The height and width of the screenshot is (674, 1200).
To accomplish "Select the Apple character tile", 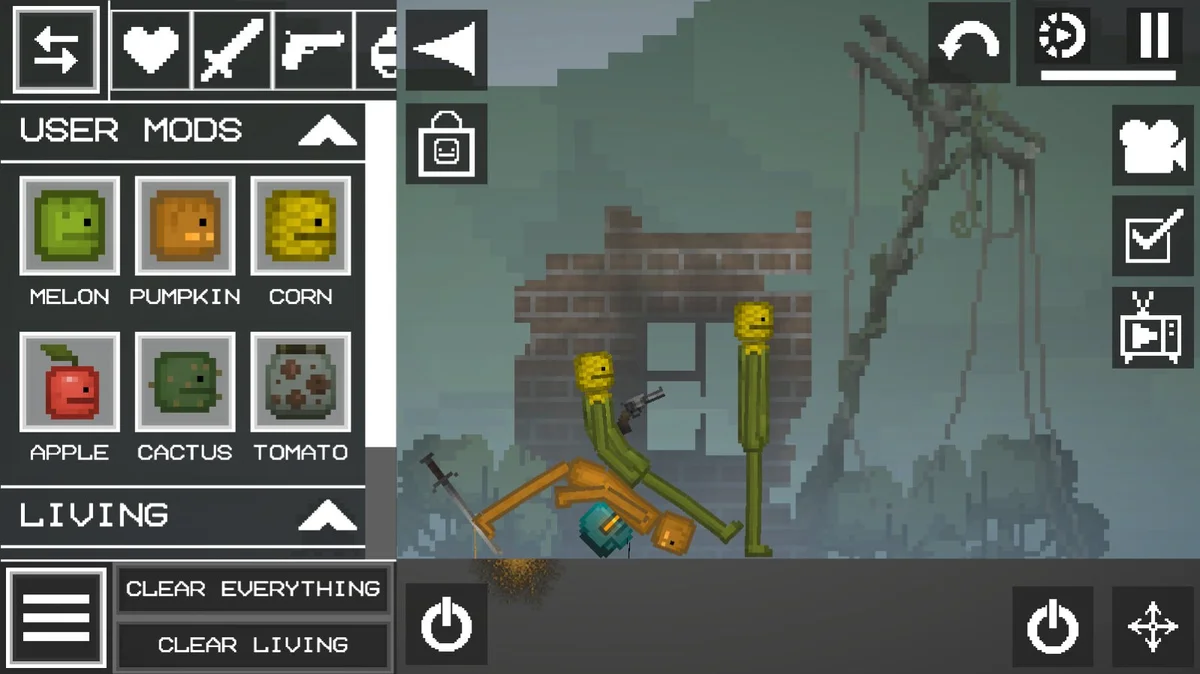I will (x=69, y=382).
